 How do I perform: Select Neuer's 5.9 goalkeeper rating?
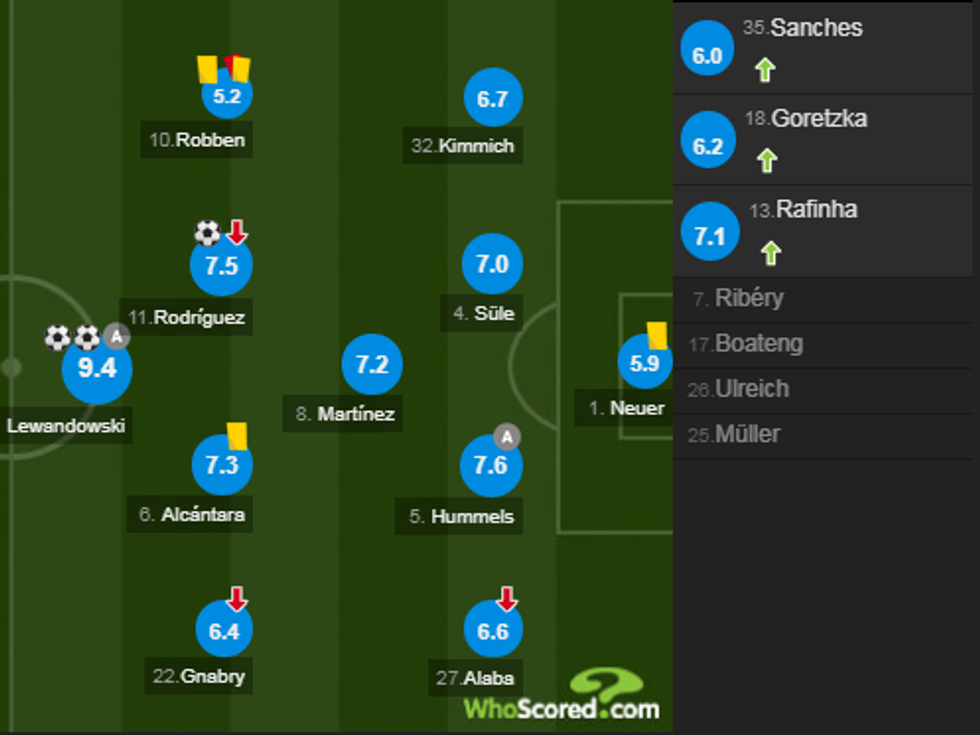tap(645, 364)
